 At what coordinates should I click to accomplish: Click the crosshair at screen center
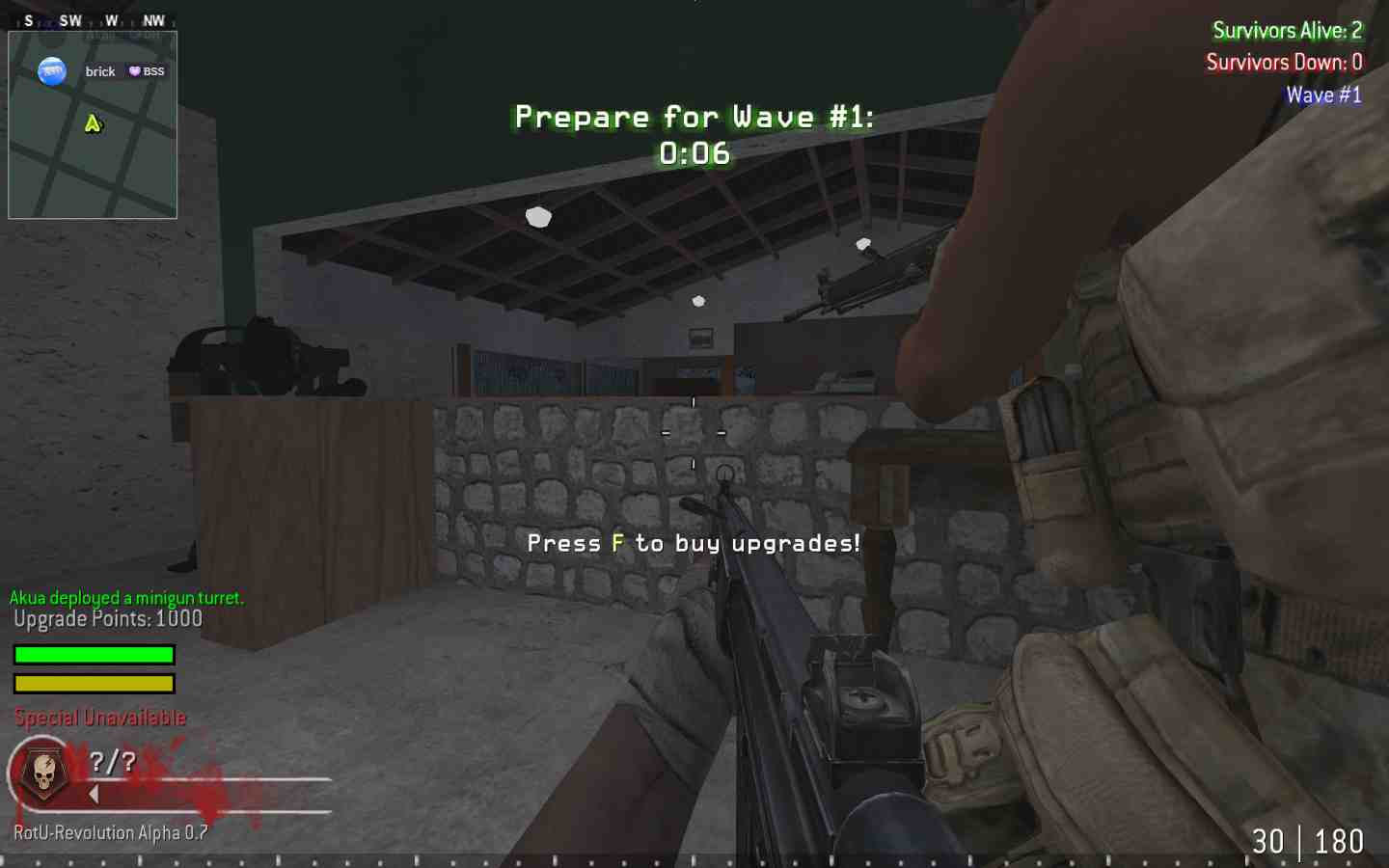click(694, 434)
